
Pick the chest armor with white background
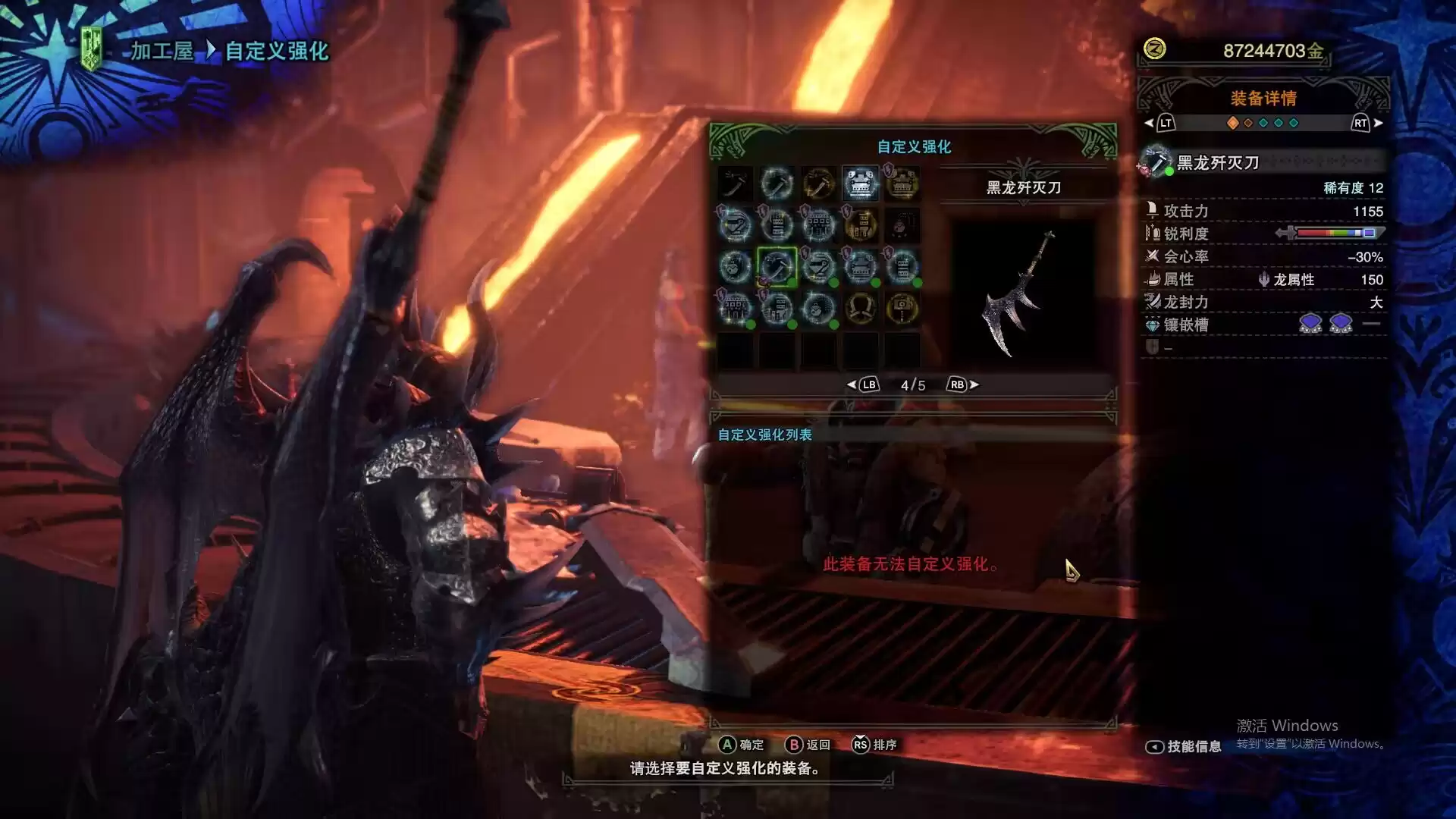click(x=860, y=184)
